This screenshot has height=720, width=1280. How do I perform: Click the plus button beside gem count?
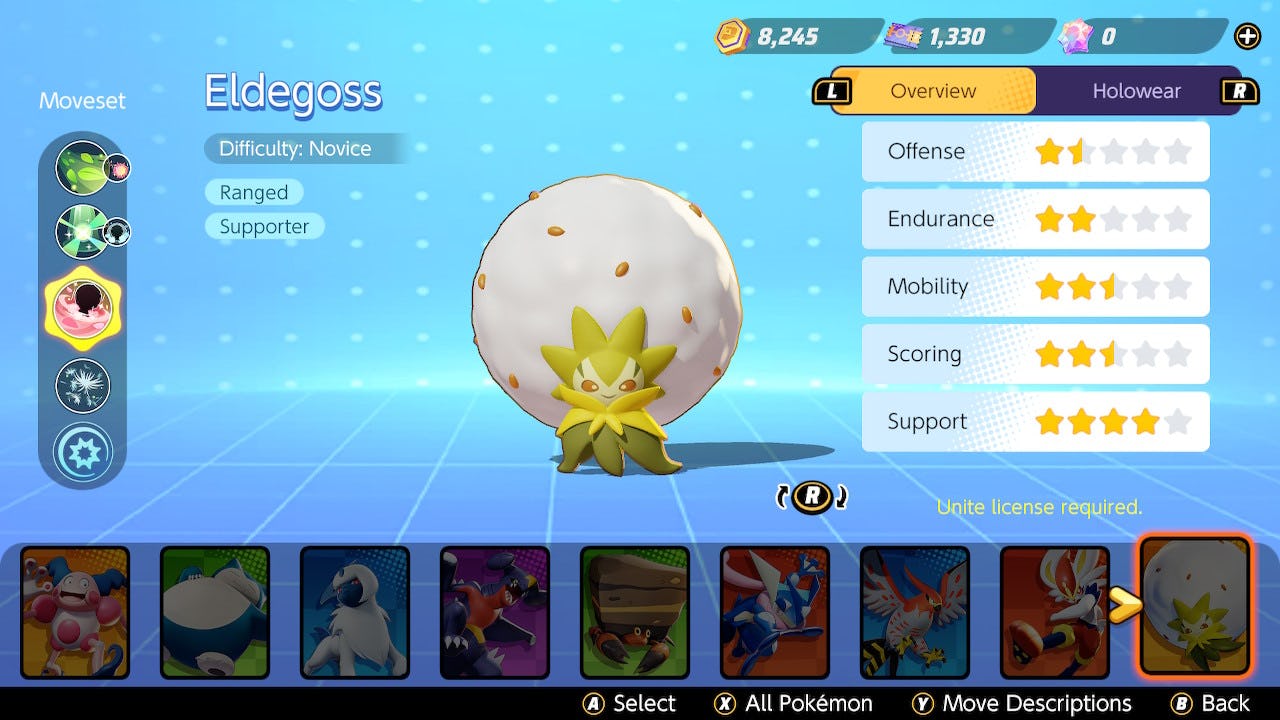[x=1248, y=37]
